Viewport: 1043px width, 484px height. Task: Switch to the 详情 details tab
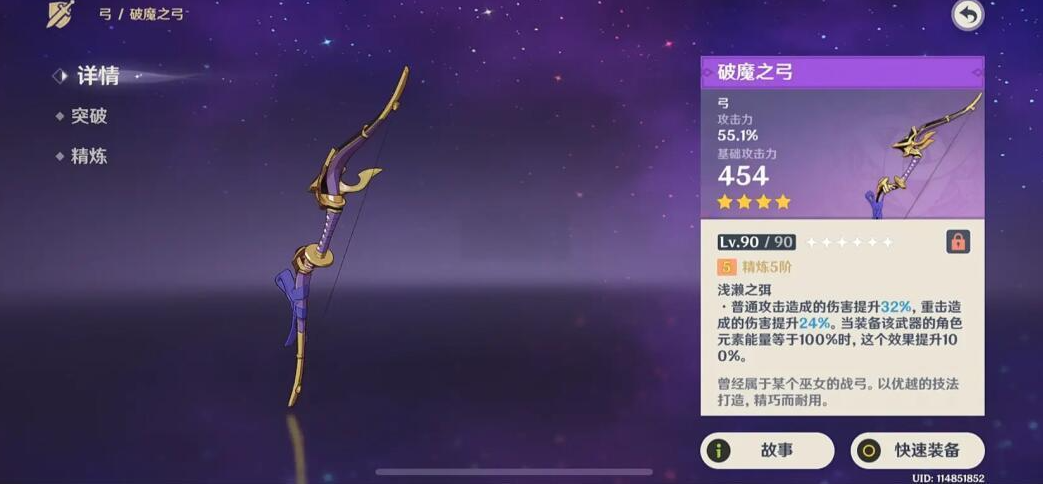click(97, 76)
